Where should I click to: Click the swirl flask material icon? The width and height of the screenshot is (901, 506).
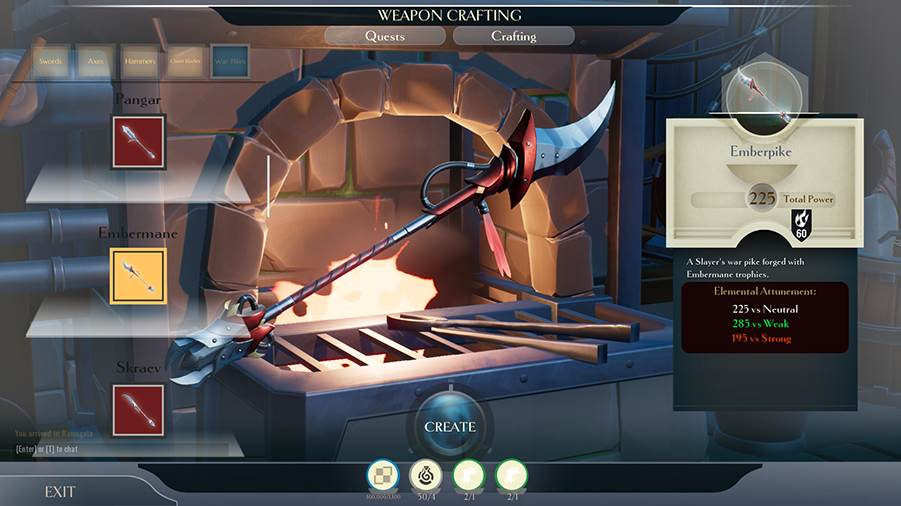click(426, 475)
